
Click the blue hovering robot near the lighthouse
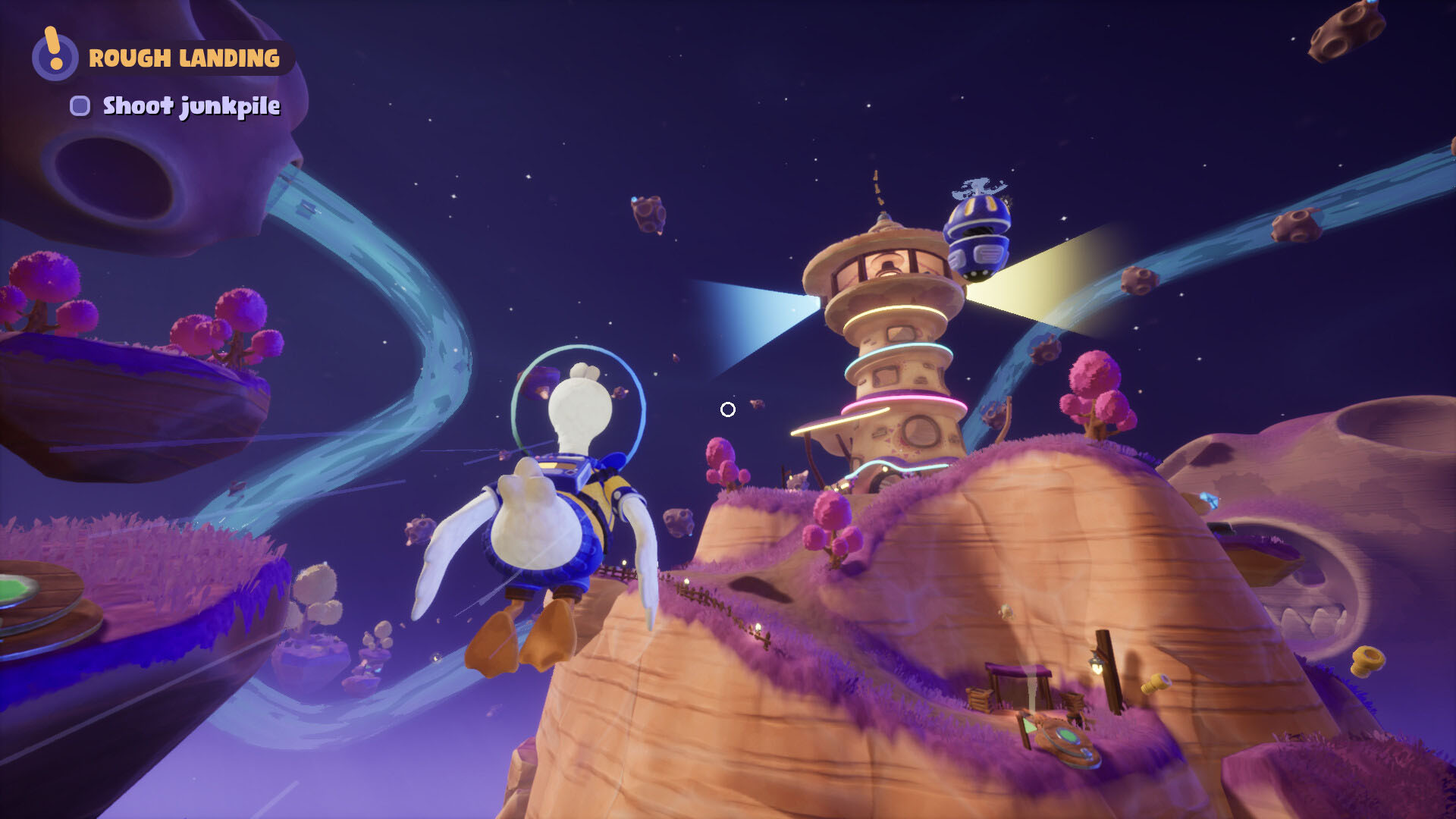978,235
